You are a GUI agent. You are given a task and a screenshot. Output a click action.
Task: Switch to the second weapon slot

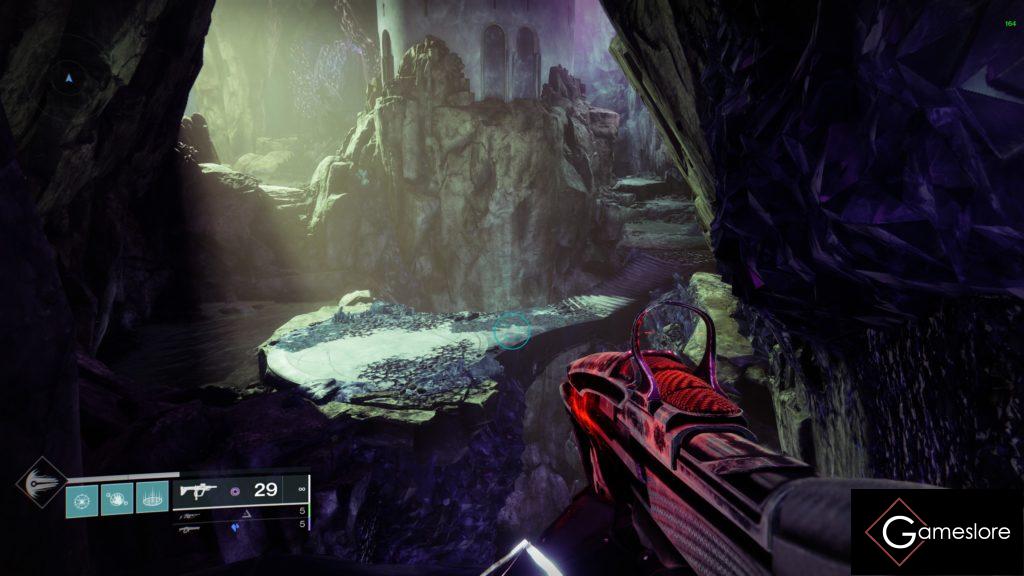pyautogui.click(x=192, y=515)
